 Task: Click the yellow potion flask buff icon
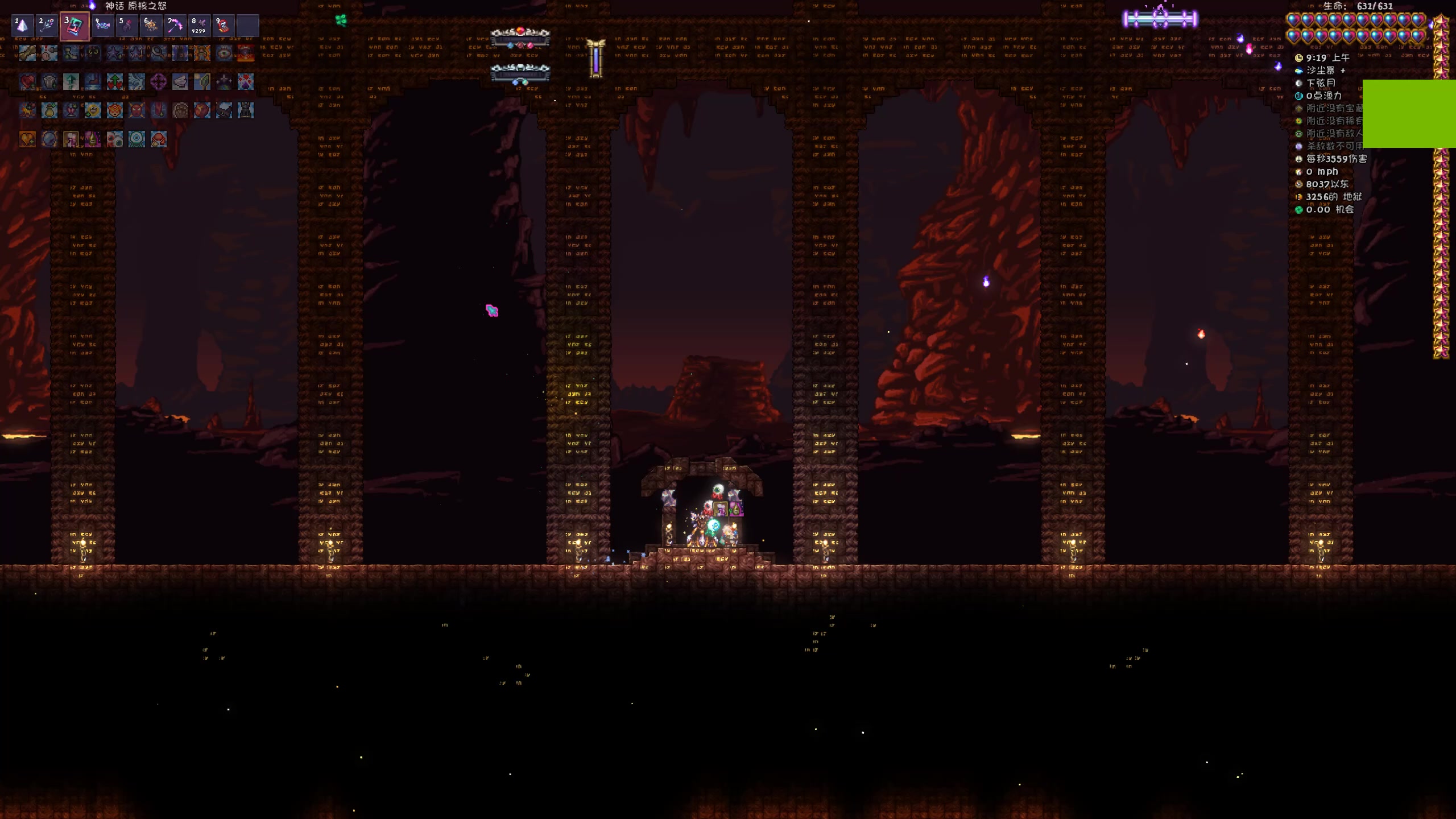click(49, 110)
